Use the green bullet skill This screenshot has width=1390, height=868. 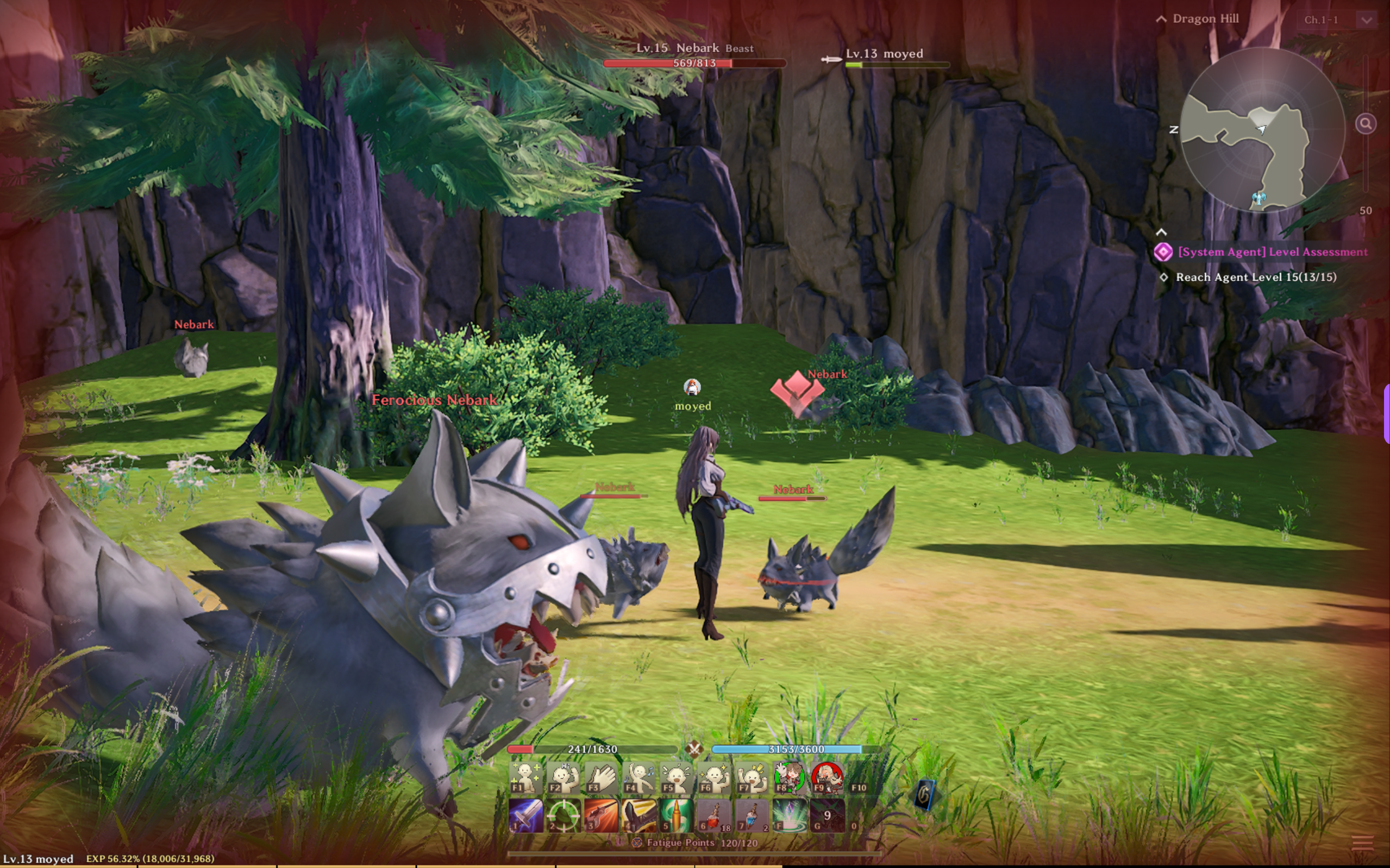pos(677,815)
